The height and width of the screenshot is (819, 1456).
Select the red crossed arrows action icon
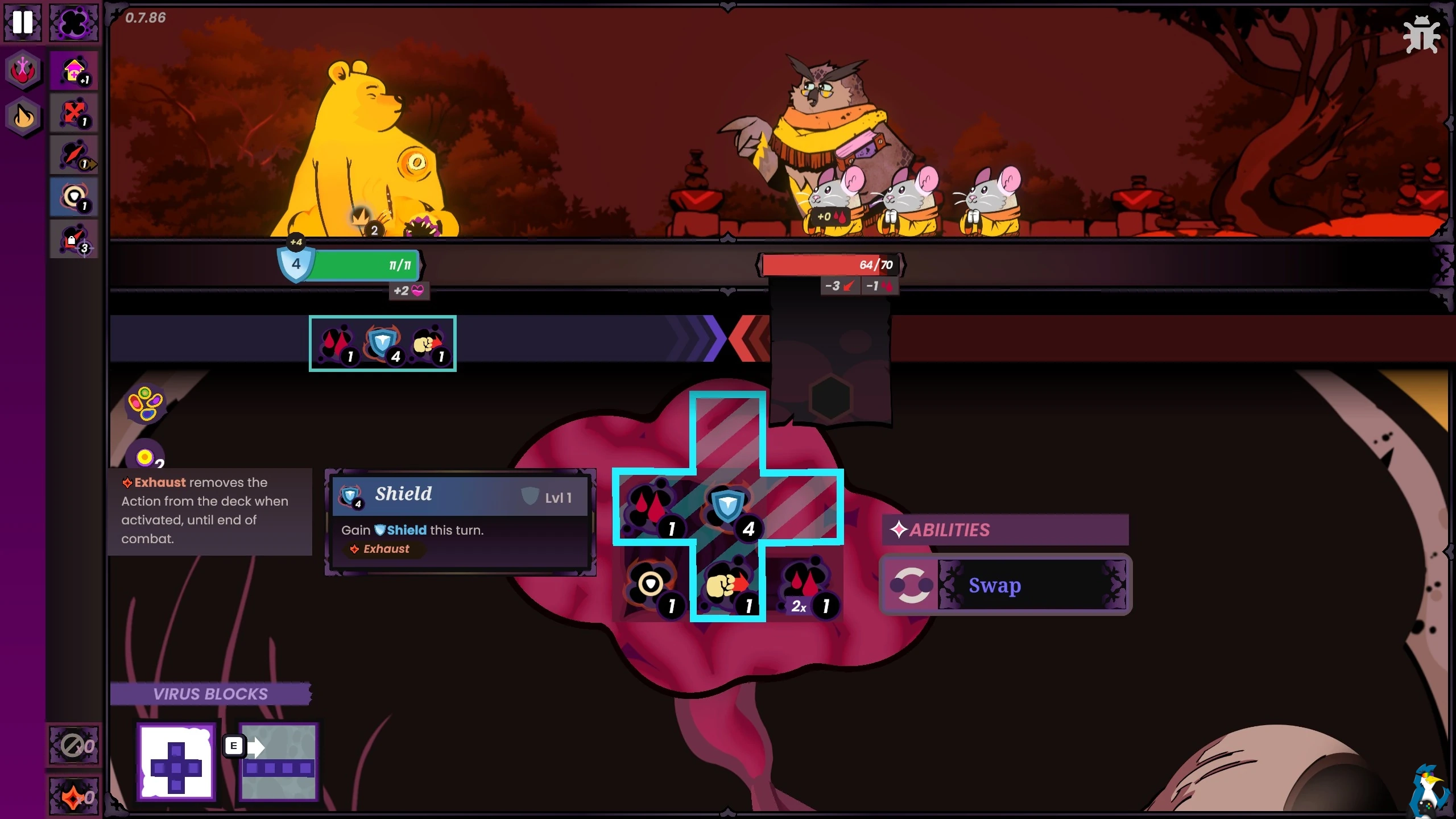tap(74, 113)
